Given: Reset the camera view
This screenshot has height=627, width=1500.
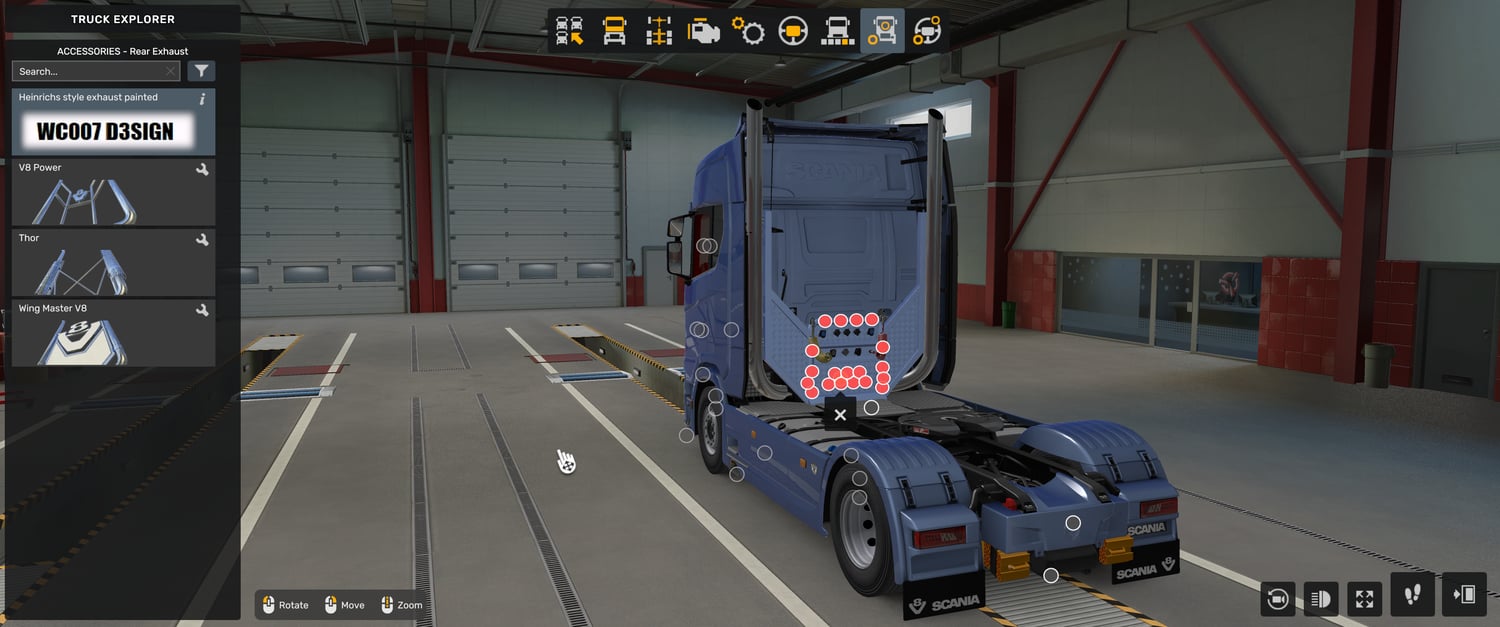Looking at the screenshot, I should pyautogui.click(x=1277, y=598).
